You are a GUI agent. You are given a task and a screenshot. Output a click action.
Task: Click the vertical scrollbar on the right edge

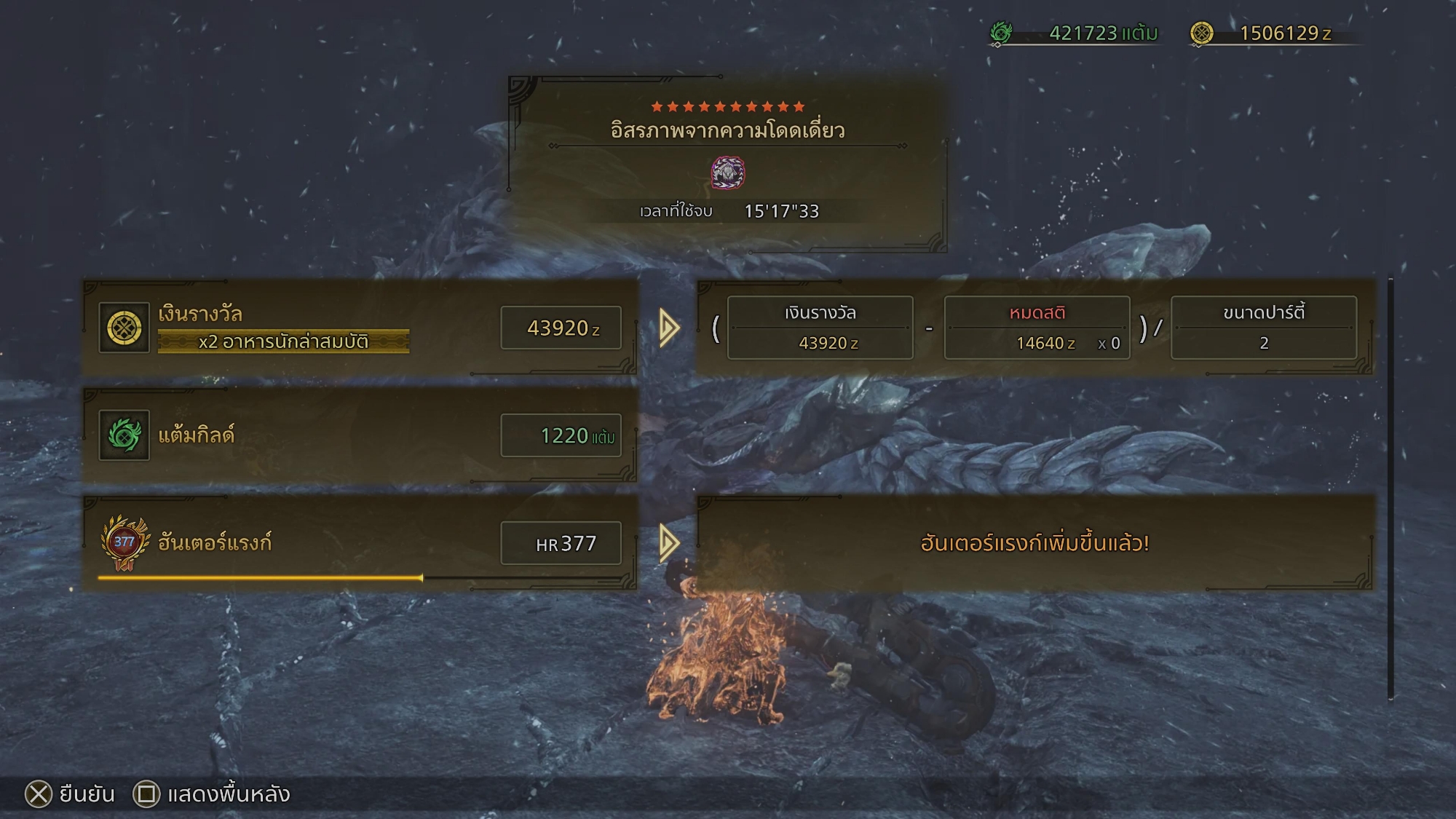(x=1390, y=488)
